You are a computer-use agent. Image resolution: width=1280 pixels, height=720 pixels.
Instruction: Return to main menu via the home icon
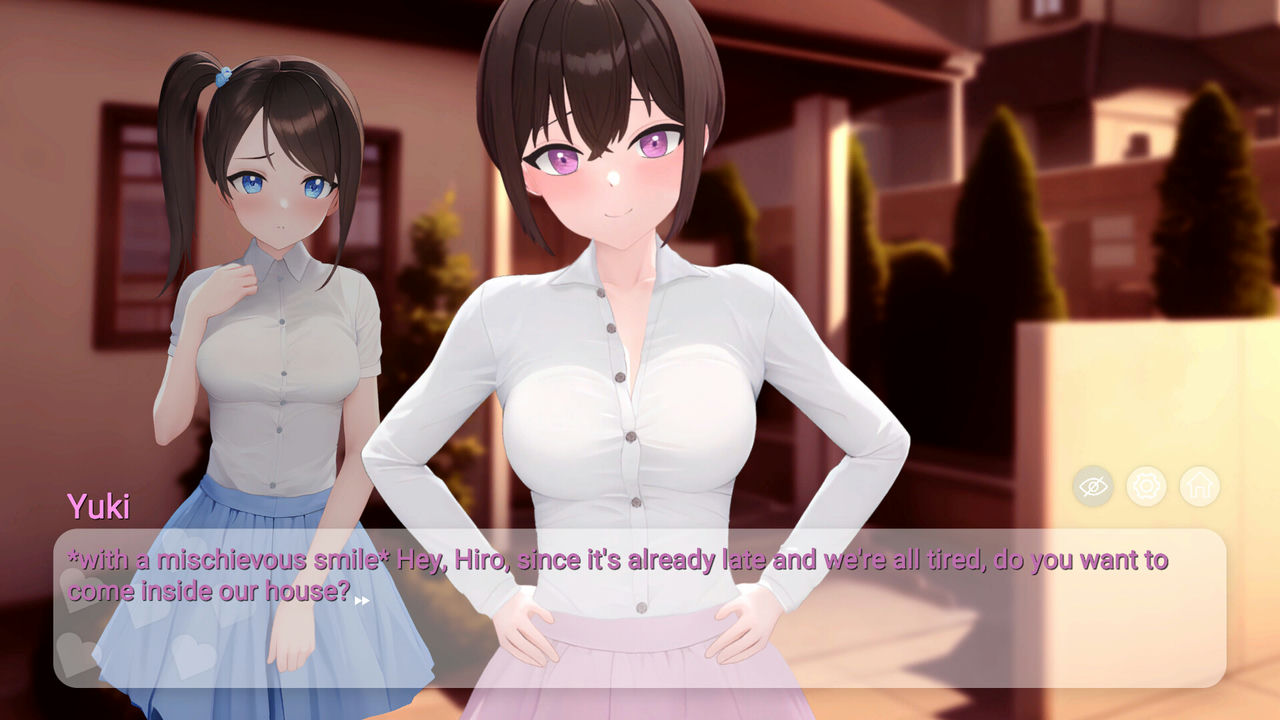tap(1200, 486)
